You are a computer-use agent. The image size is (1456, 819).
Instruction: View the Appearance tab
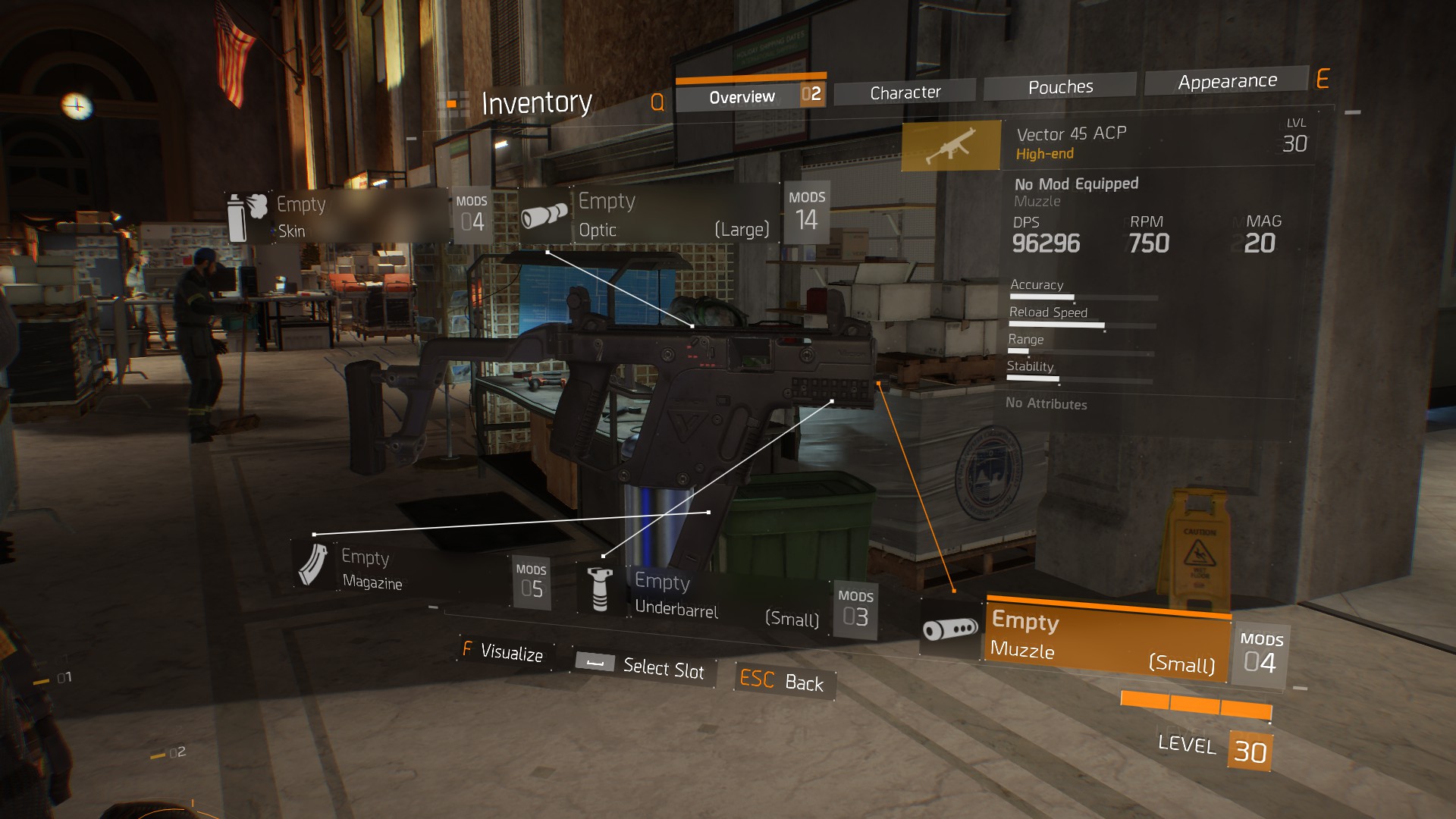[1227, 80]
